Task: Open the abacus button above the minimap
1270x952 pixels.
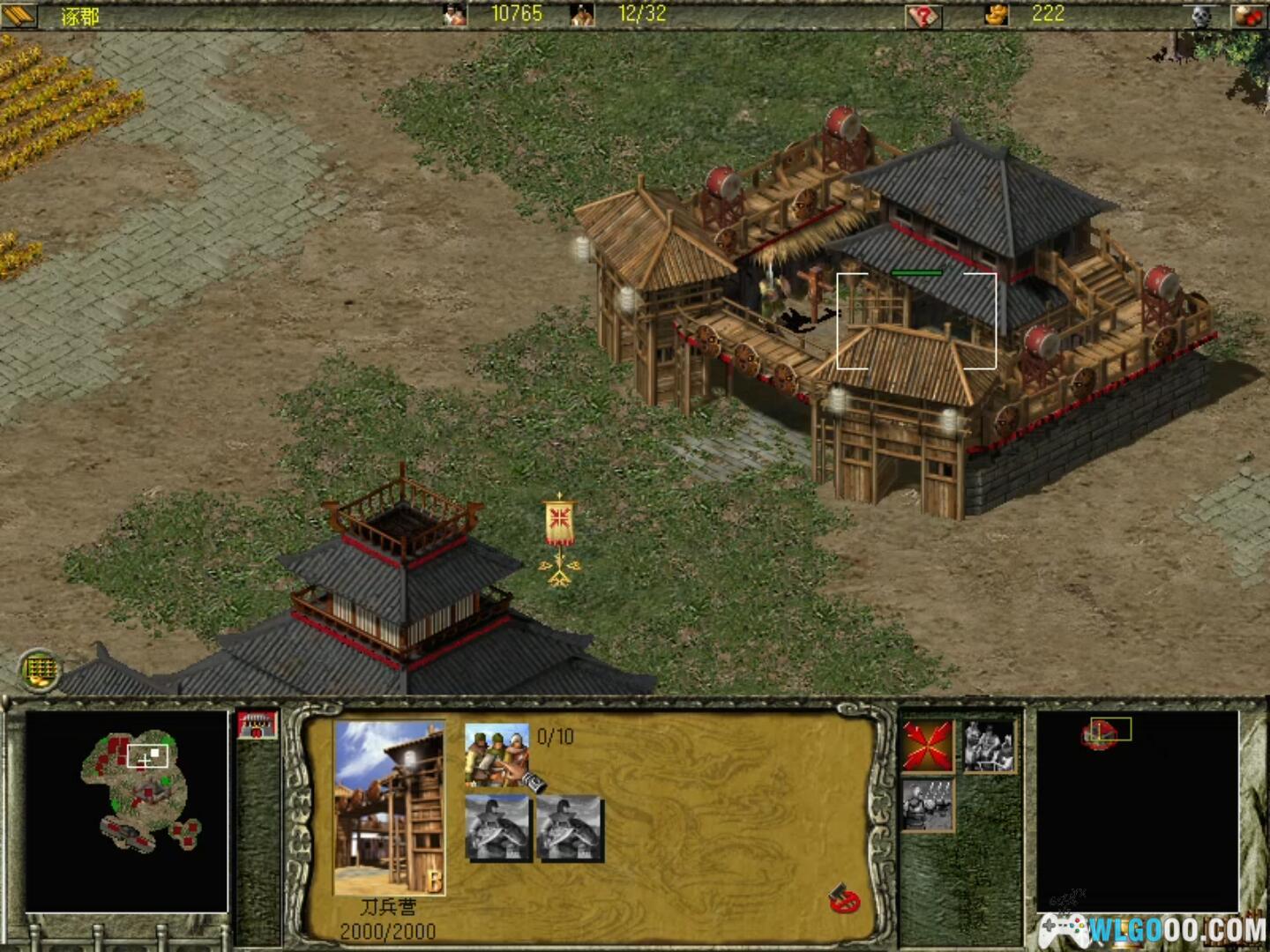Action: [40, 671]
